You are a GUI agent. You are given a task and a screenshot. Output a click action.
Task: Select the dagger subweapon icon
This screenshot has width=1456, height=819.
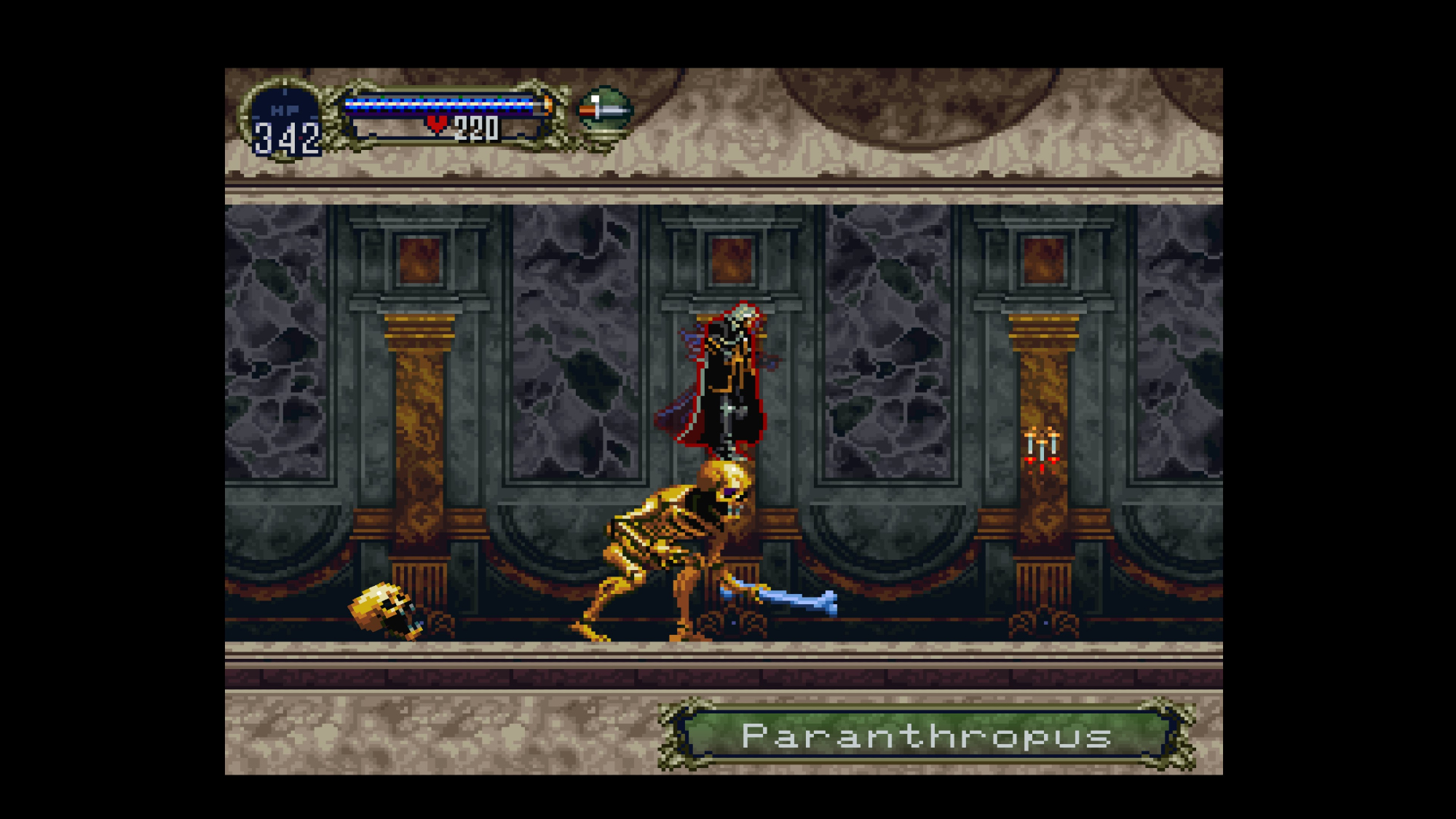pyautogui.click(x=604, y=111)
